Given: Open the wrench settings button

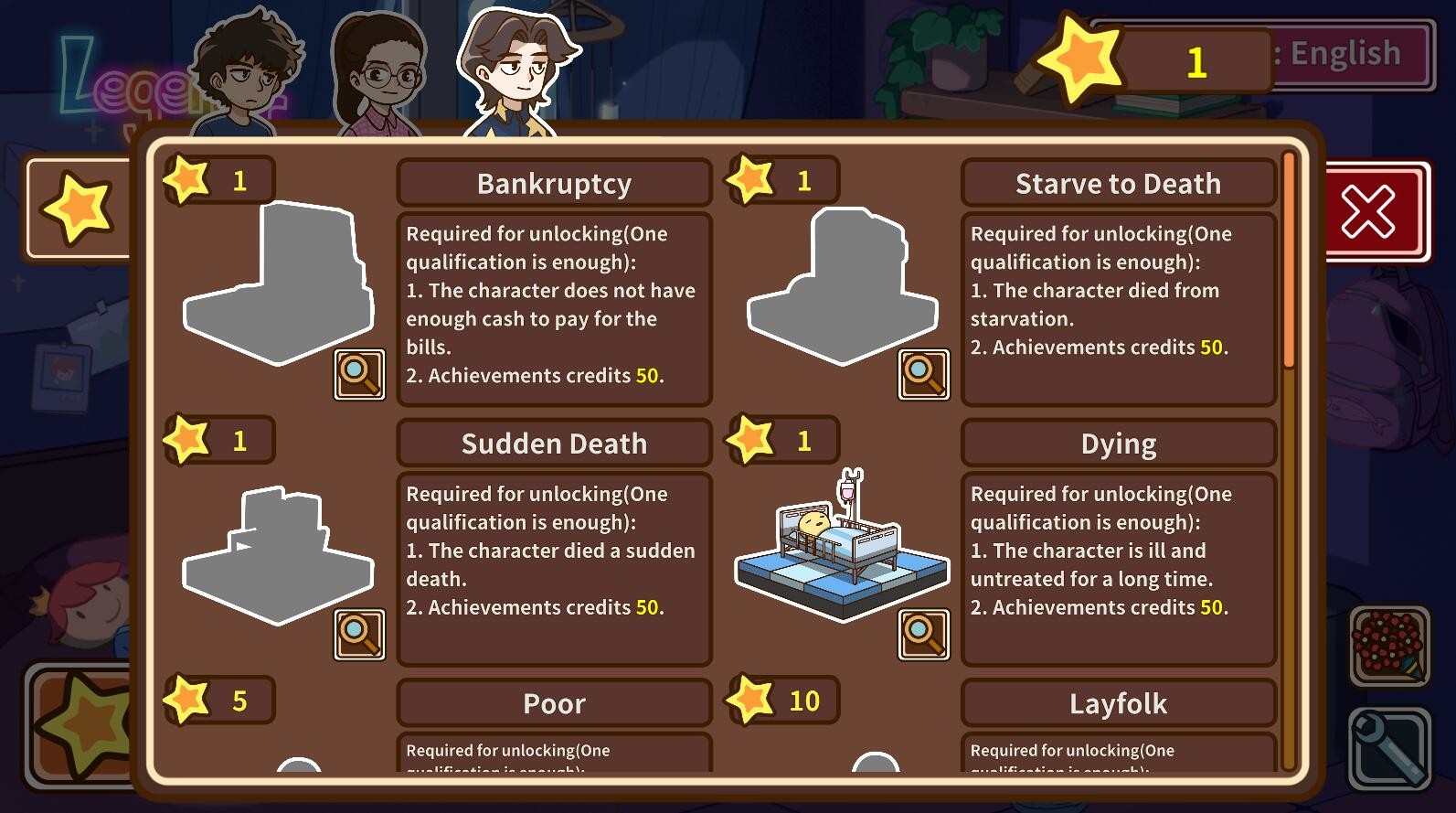Looking at the screenshot, I should 1388,748.
